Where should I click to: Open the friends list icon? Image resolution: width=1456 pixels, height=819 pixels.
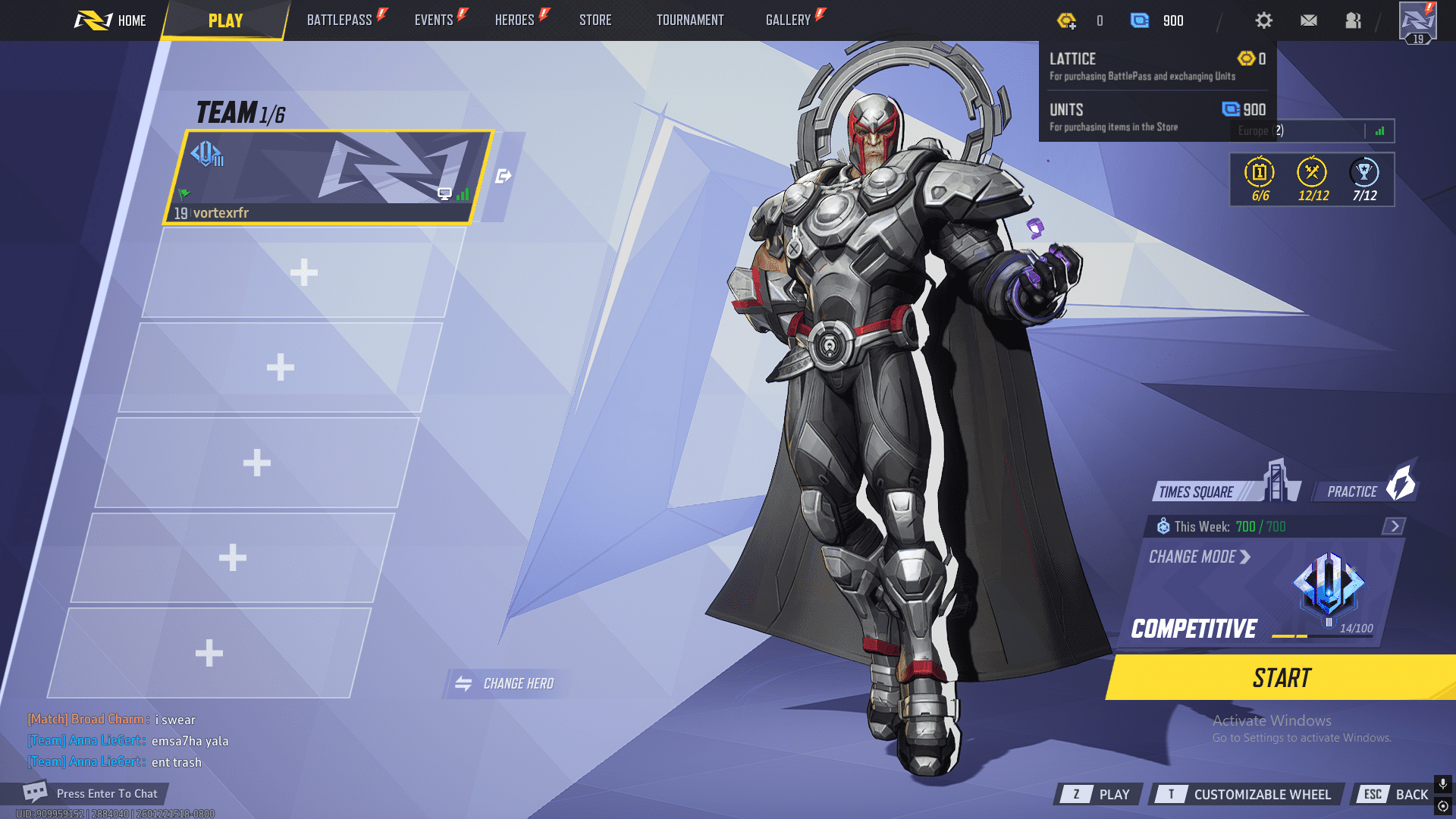click(1353, 20)
